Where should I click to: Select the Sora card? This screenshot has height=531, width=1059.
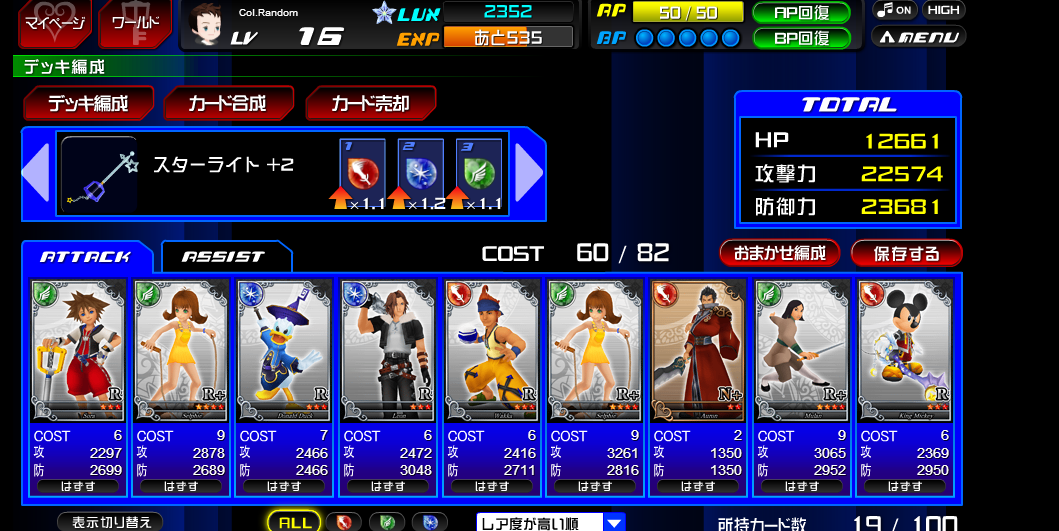click(x=78, y=350)
